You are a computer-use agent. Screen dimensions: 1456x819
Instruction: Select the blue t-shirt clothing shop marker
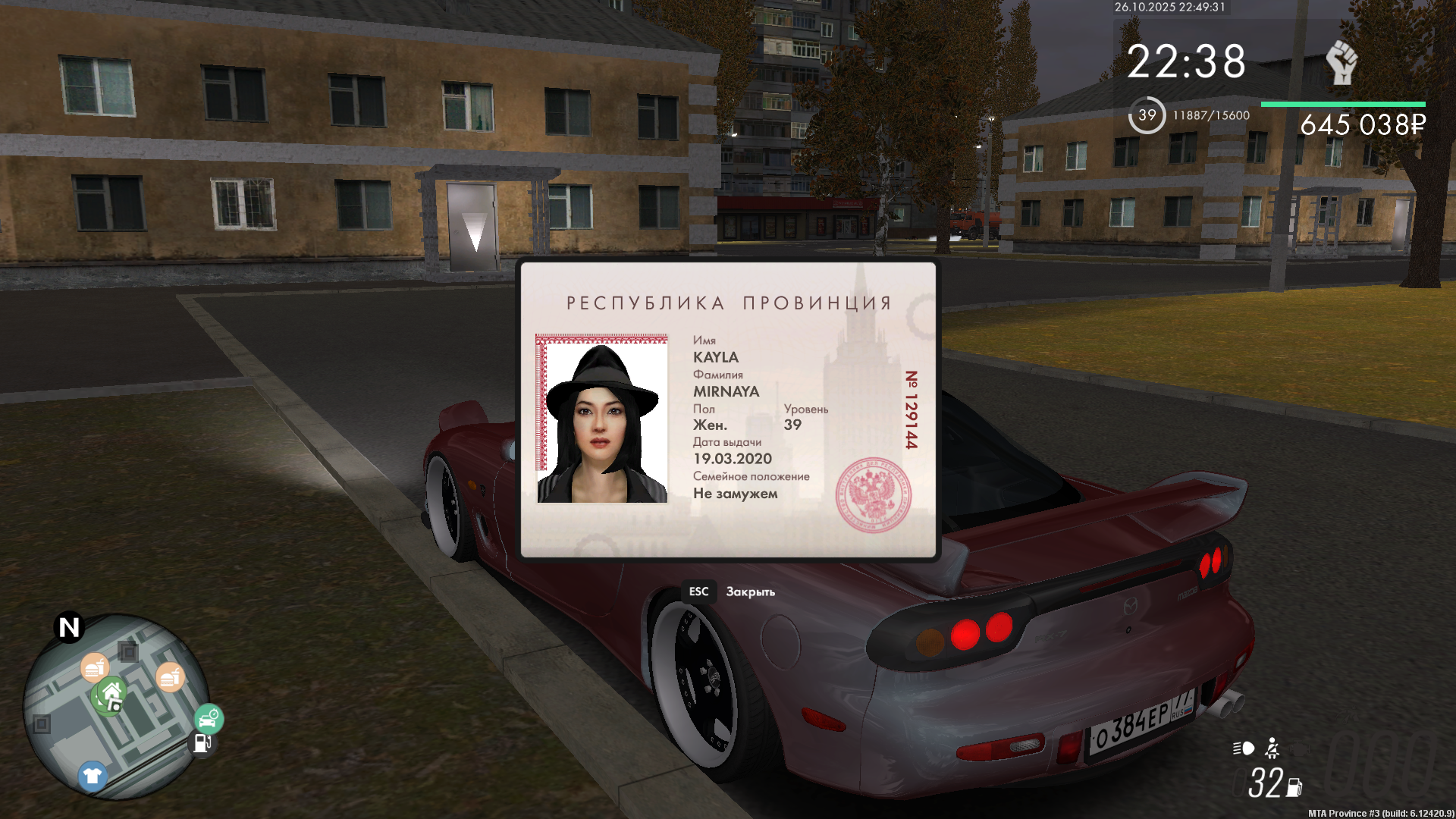click(93, 776)
